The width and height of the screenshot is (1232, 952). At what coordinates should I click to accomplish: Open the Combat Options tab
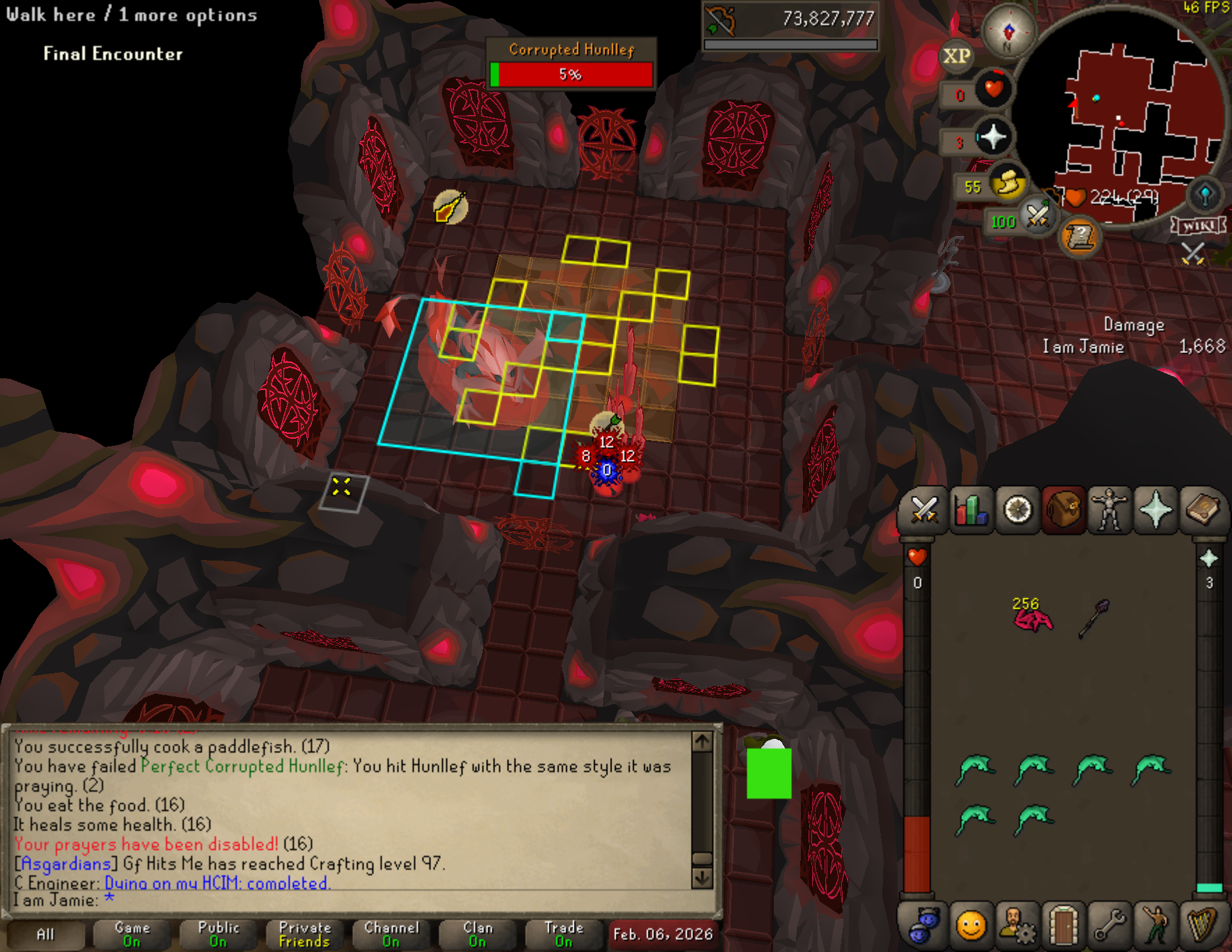[924, 510]
